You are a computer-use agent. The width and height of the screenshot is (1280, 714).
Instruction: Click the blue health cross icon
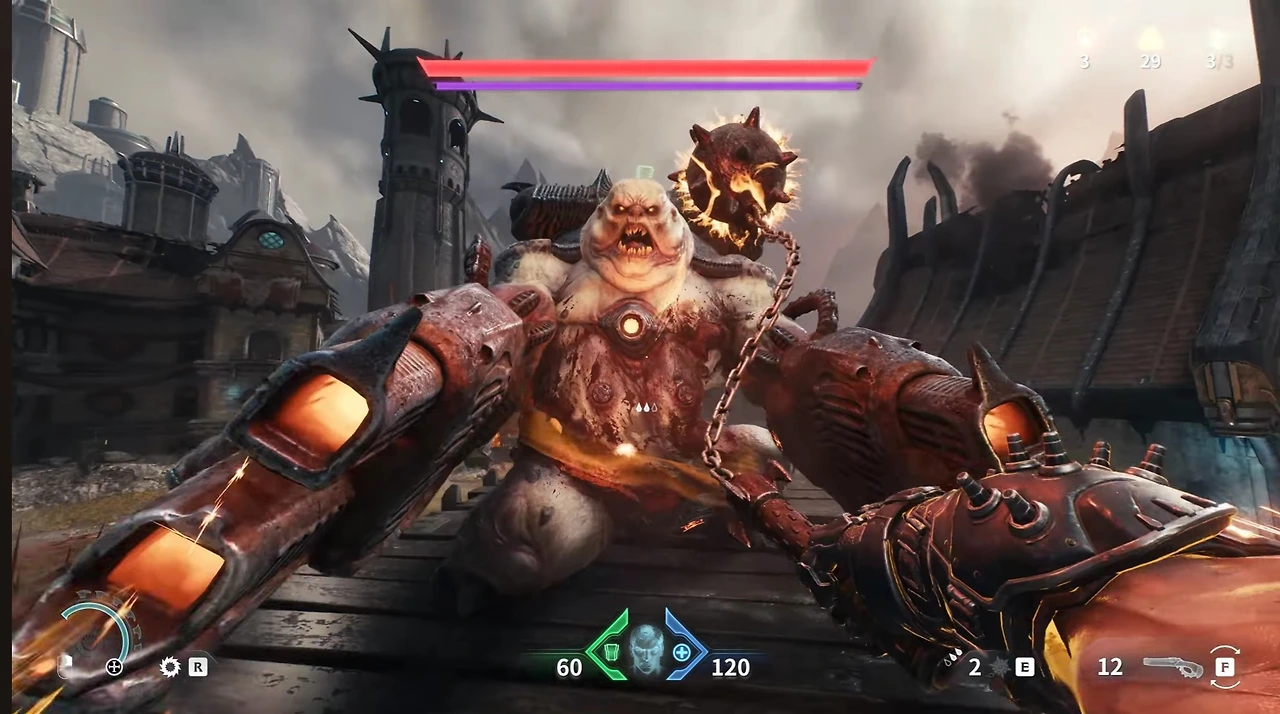682,653
